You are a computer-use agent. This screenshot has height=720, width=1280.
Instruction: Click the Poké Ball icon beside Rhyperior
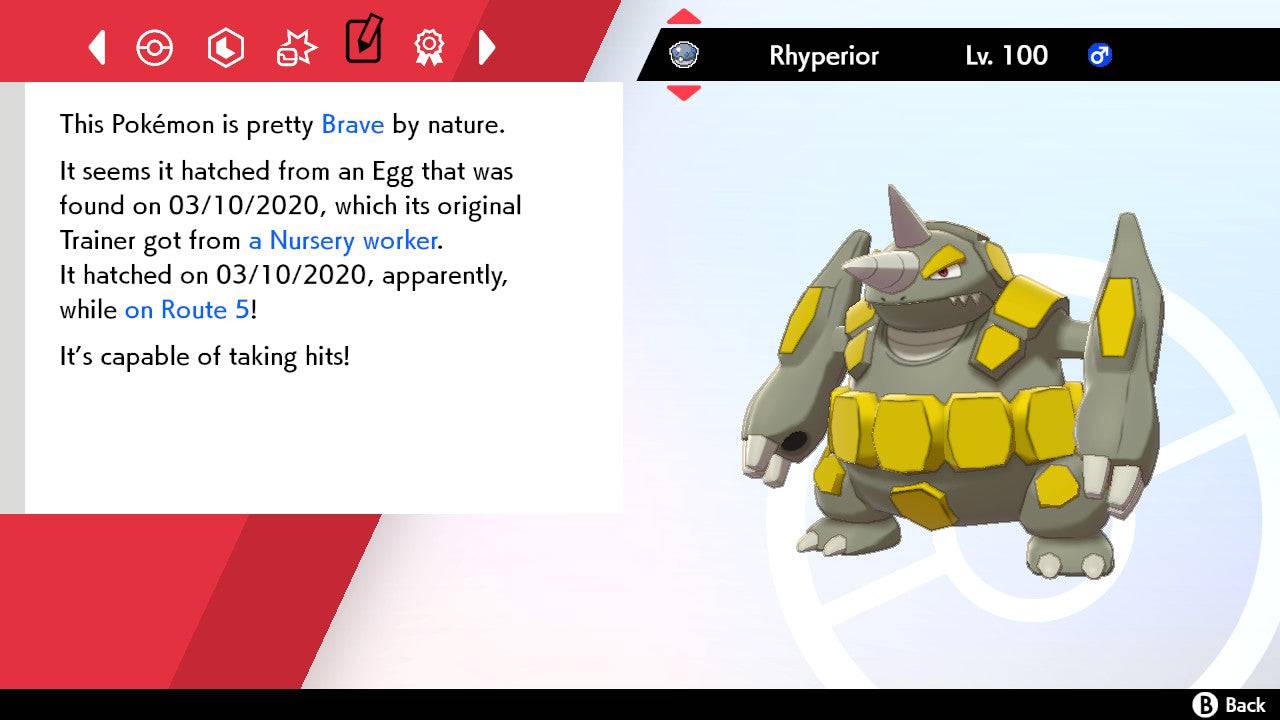683,56
